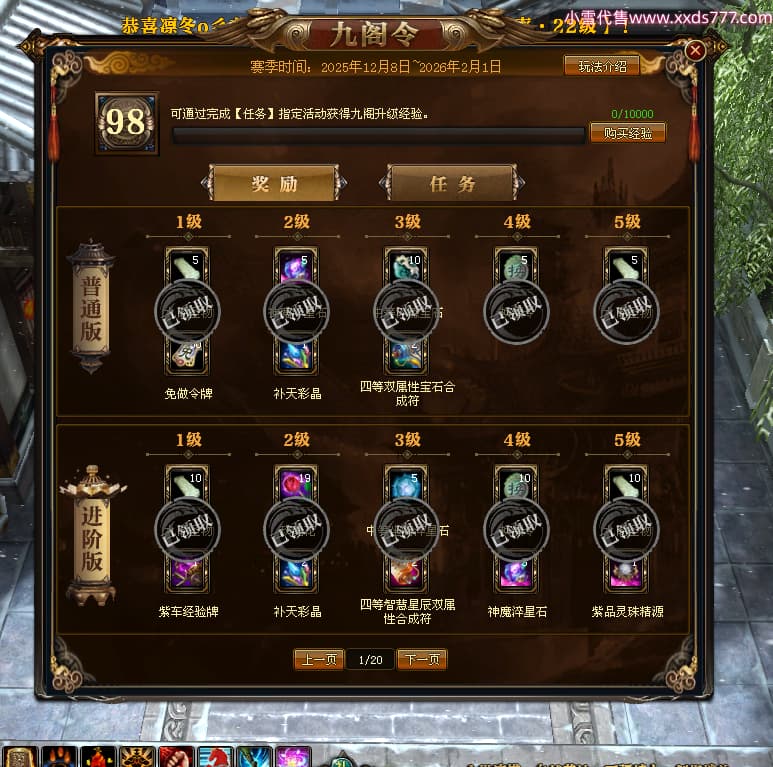Click the 购买经验 button
Image resolution: width=773 pixels, height=767 pixels.
point(627,133)
